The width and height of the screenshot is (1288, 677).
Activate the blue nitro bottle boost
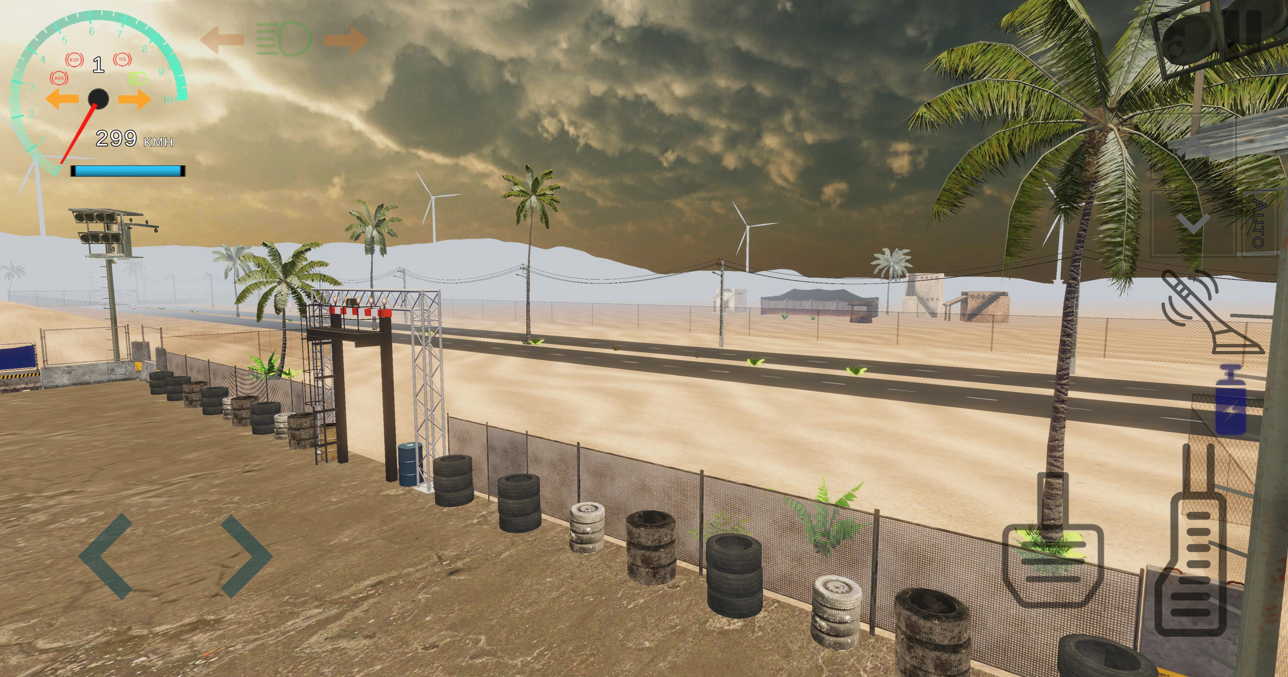(1231, 402)
